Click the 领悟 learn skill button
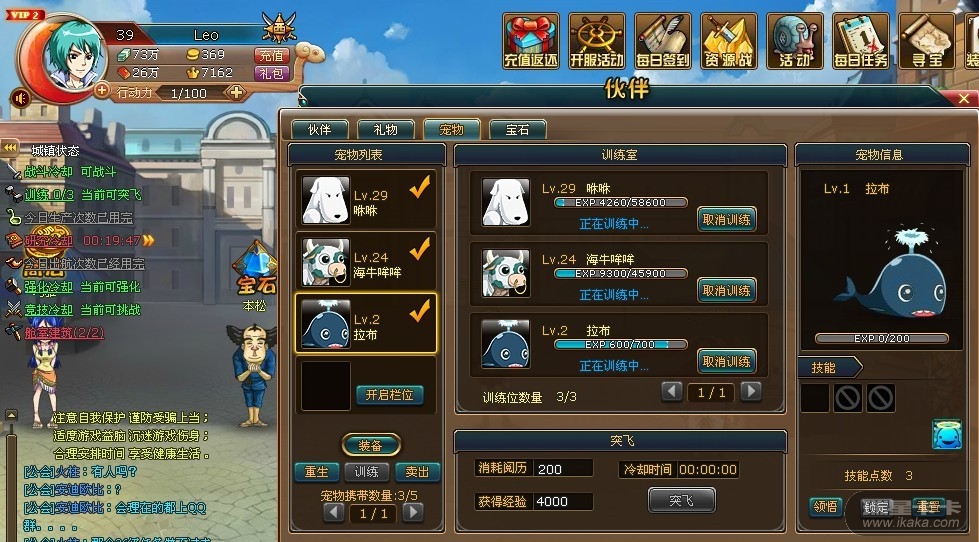 (826, 507)
